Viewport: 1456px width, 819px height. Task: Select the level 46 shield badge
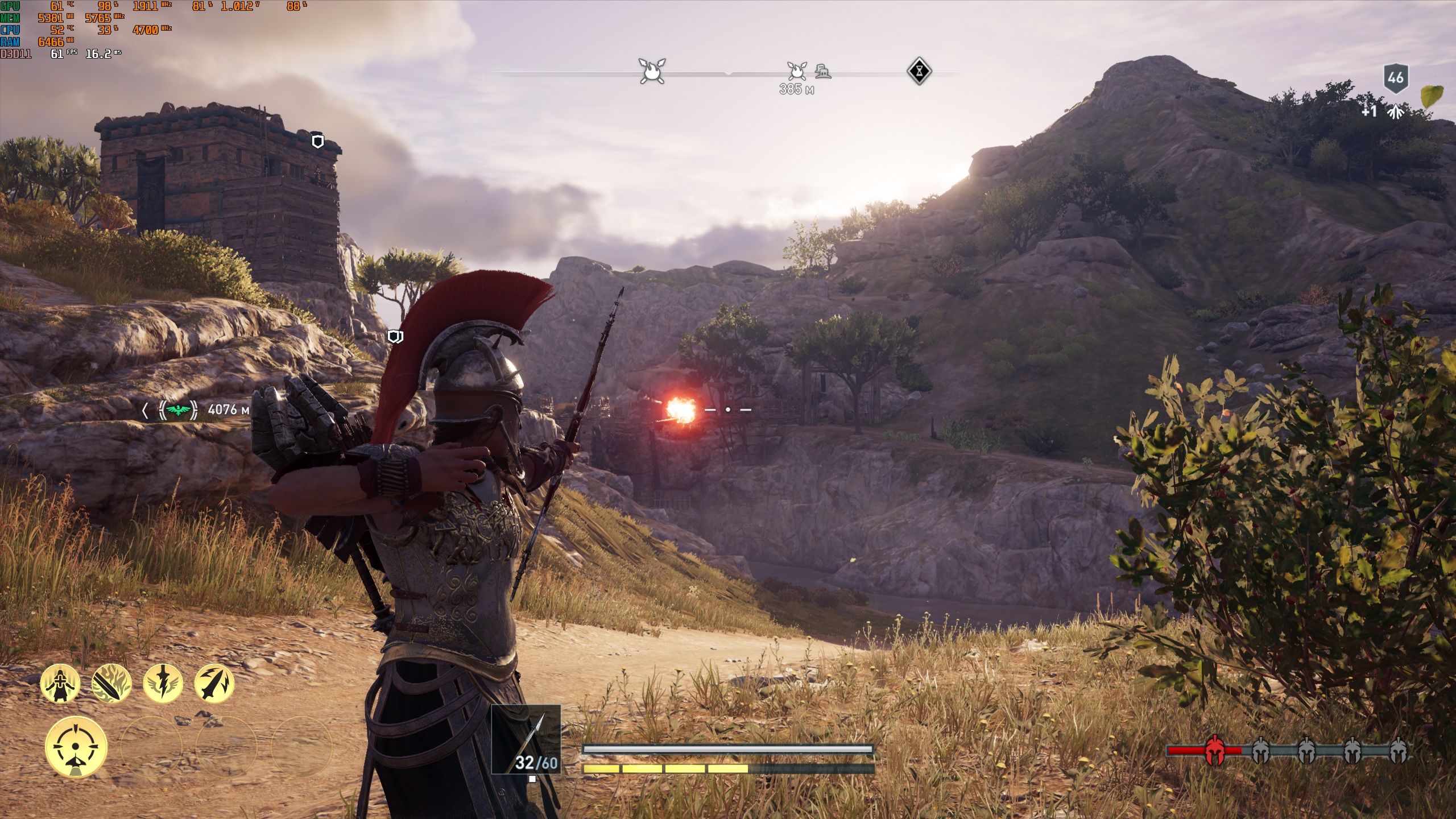point(1396,78)
